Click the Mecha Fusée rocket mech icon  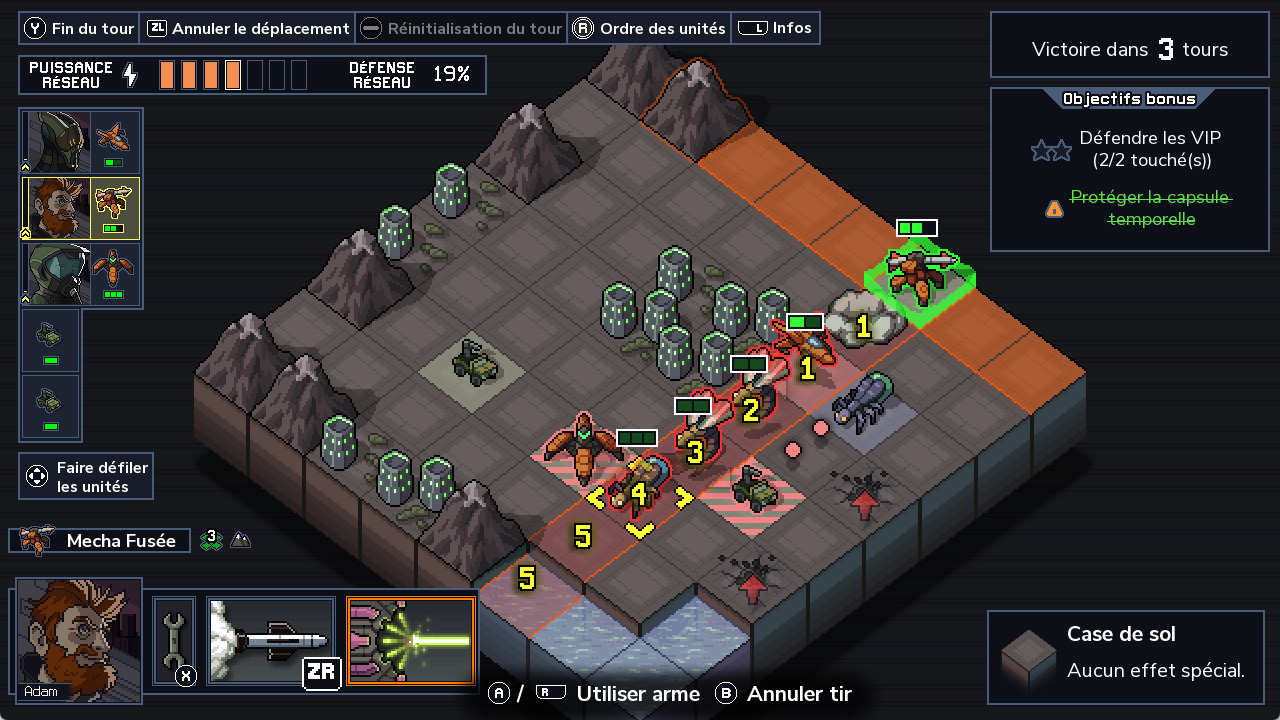pos(35,540)
